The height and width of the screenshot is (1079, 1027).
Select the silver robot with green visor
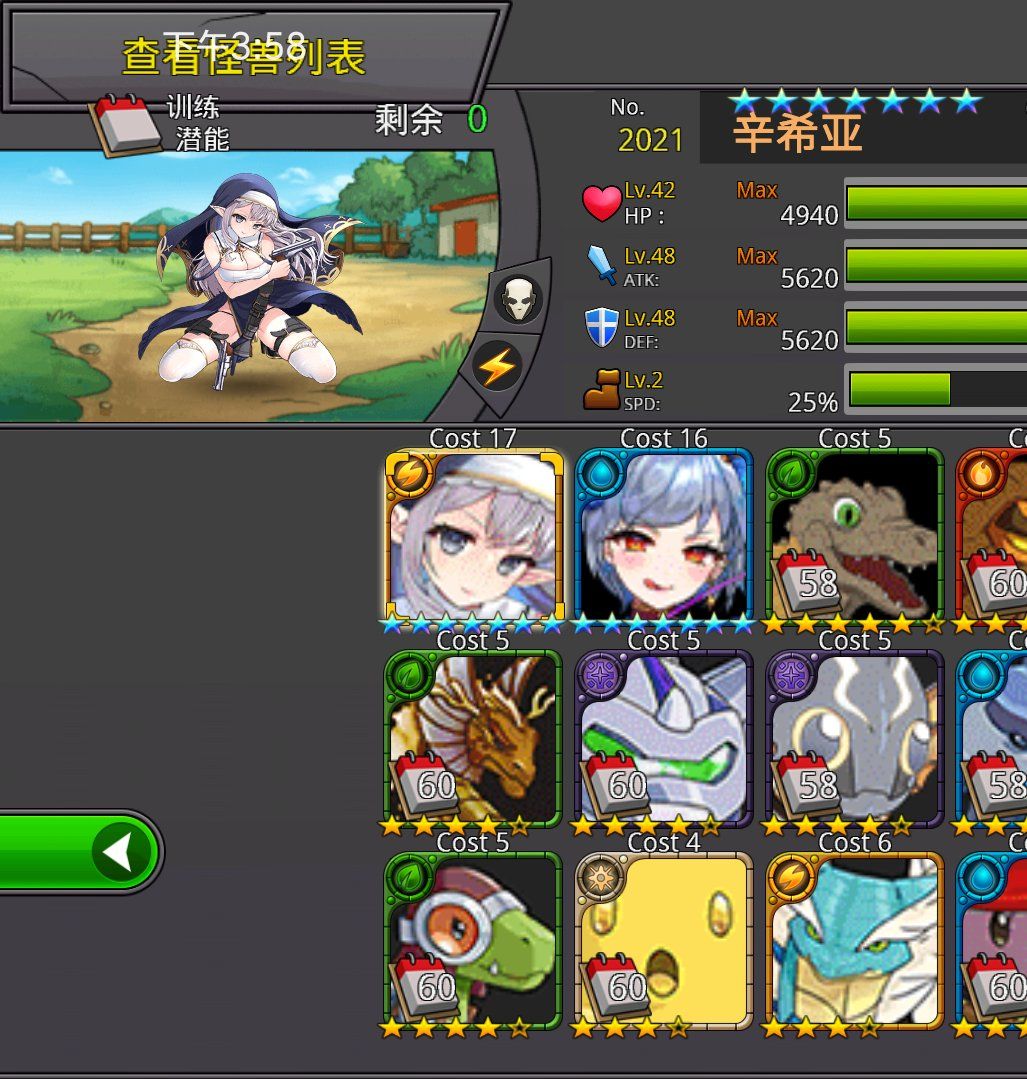(664, 739)
